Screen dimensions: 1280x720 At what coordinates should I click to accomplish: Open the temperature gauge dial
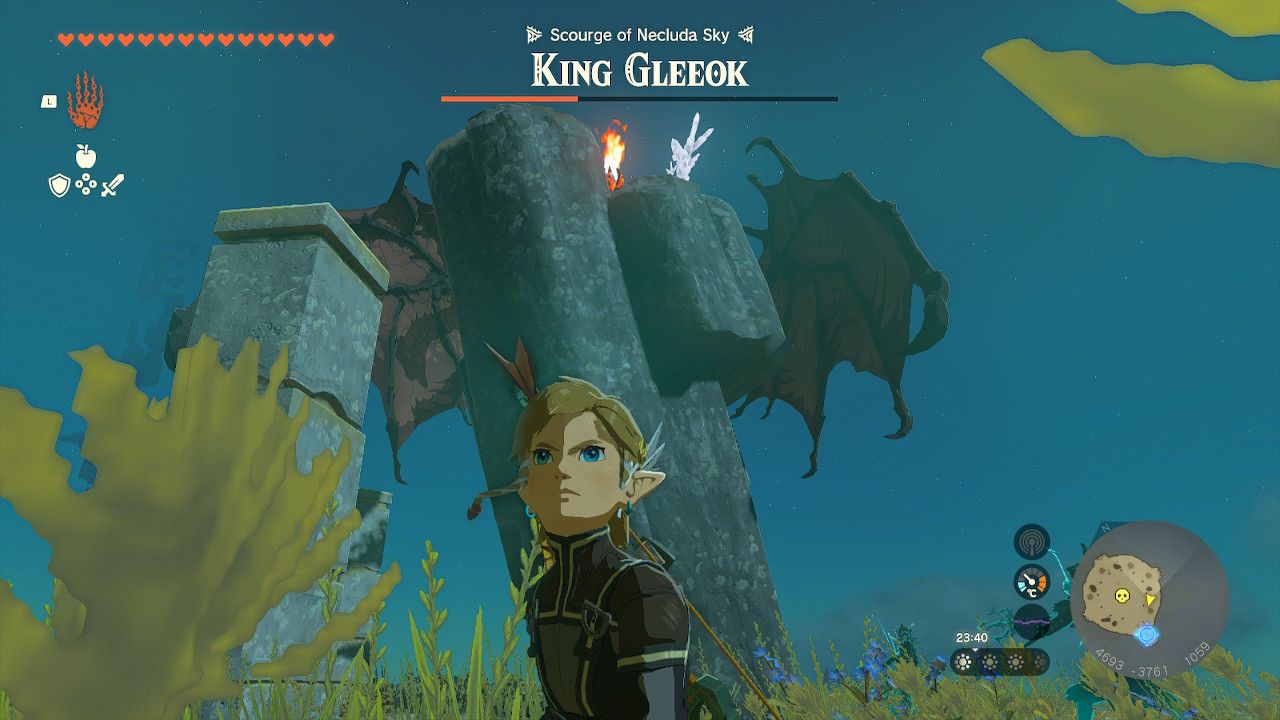click(x=1031, y=580)
